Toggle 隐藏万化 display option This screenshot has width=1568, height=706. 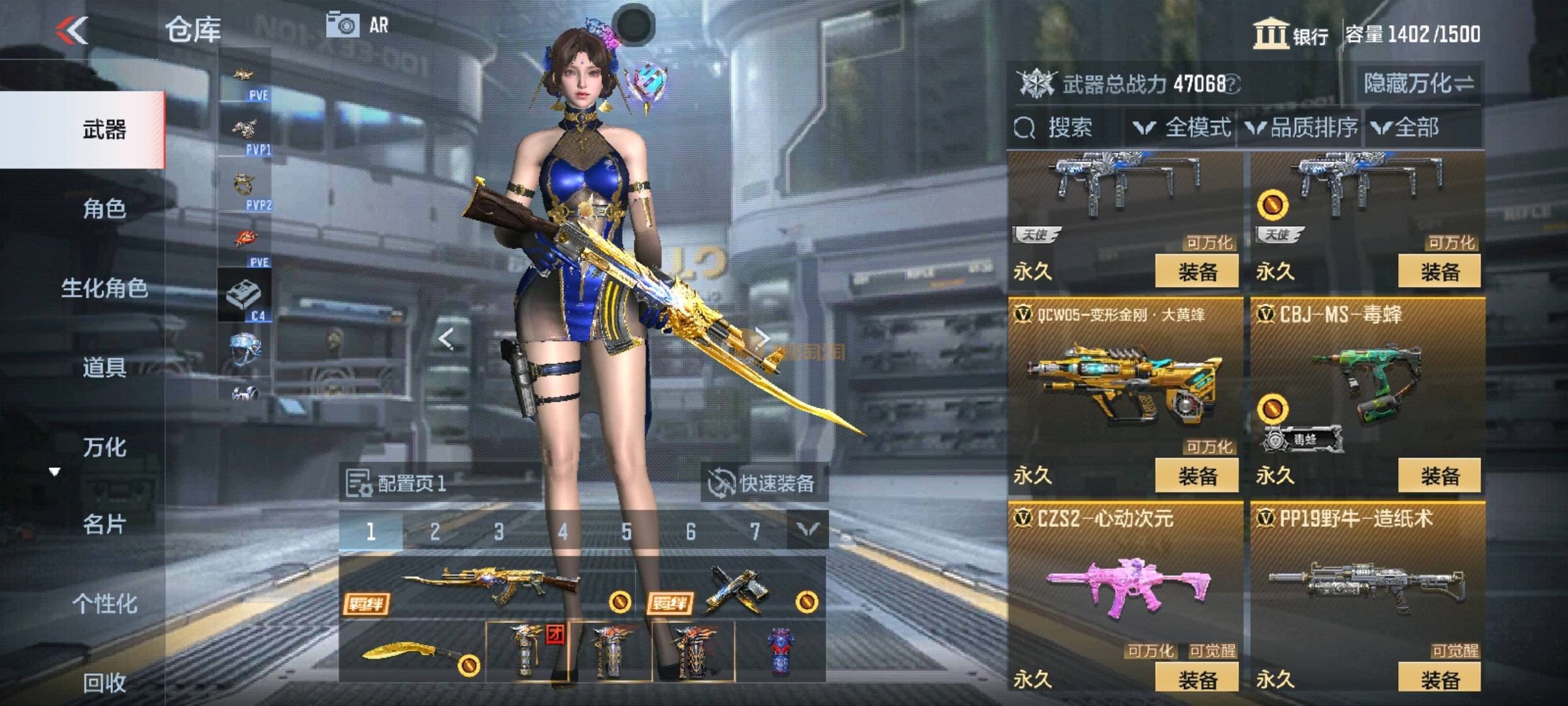pyautogui.click(x=1419, y=84)
